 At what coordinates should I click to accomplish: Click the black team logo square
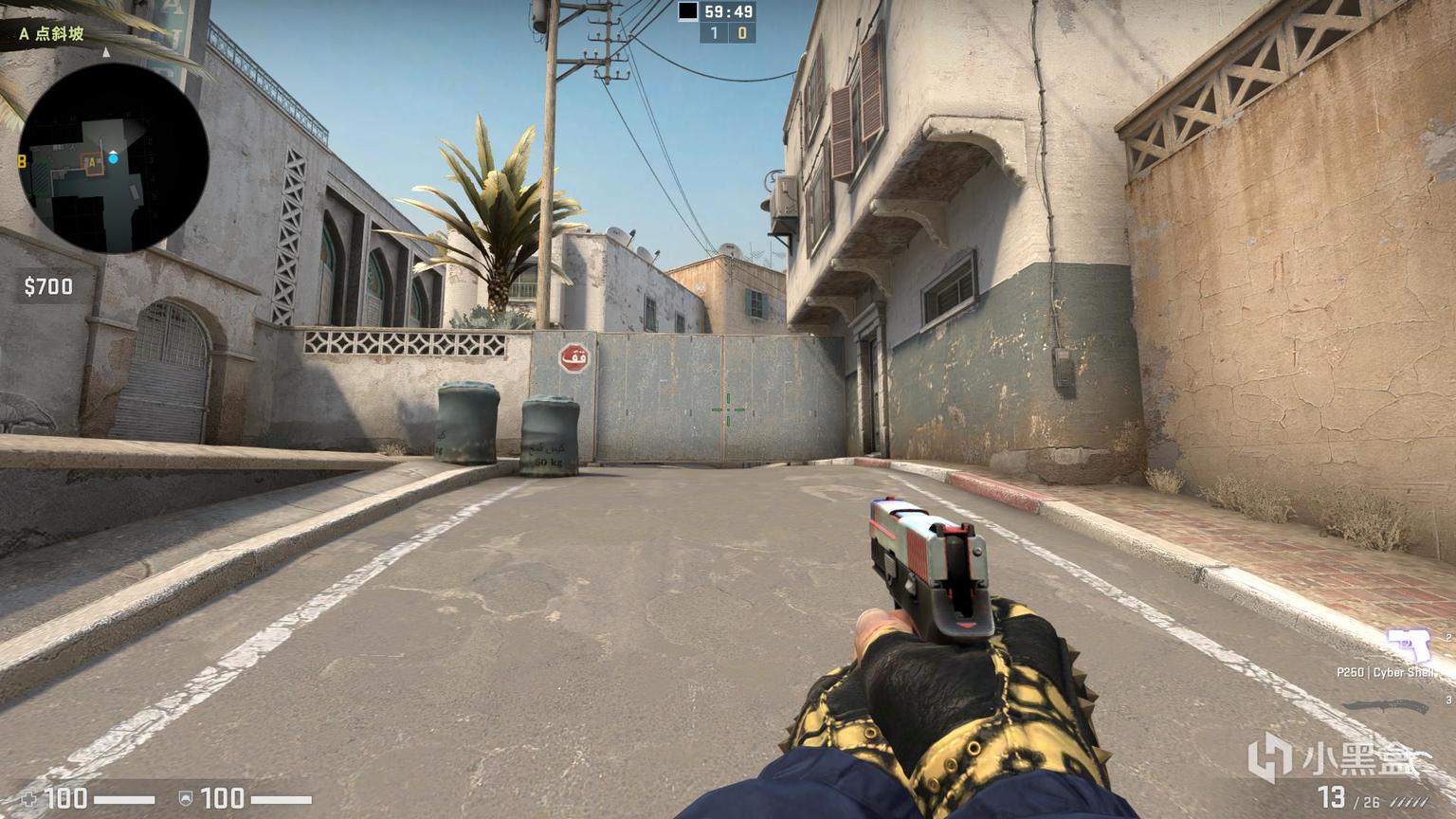point(690,10)
